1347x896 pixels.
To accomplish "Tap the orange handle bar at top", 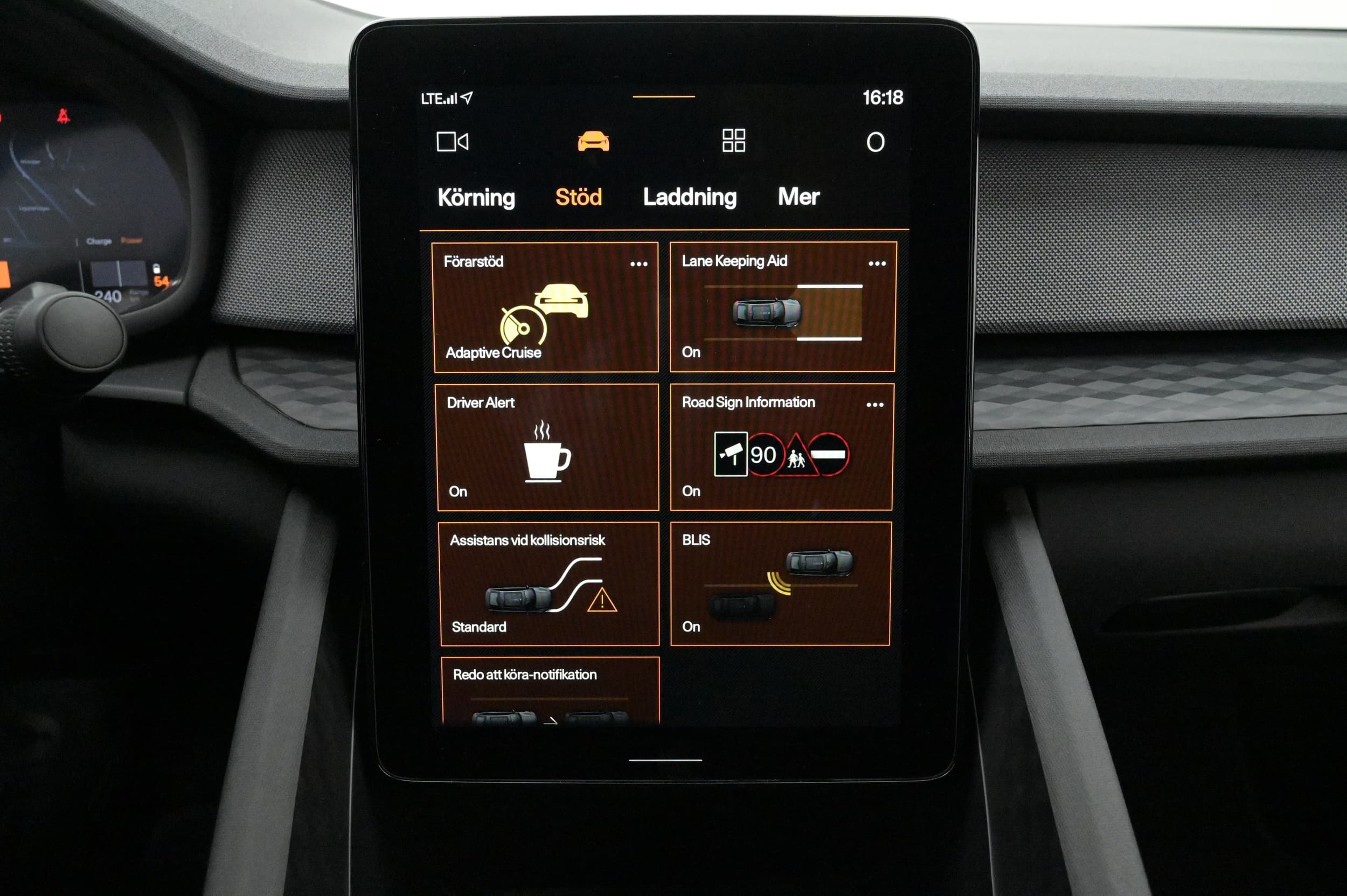I will pyautogui.click(x=663, y=96).
